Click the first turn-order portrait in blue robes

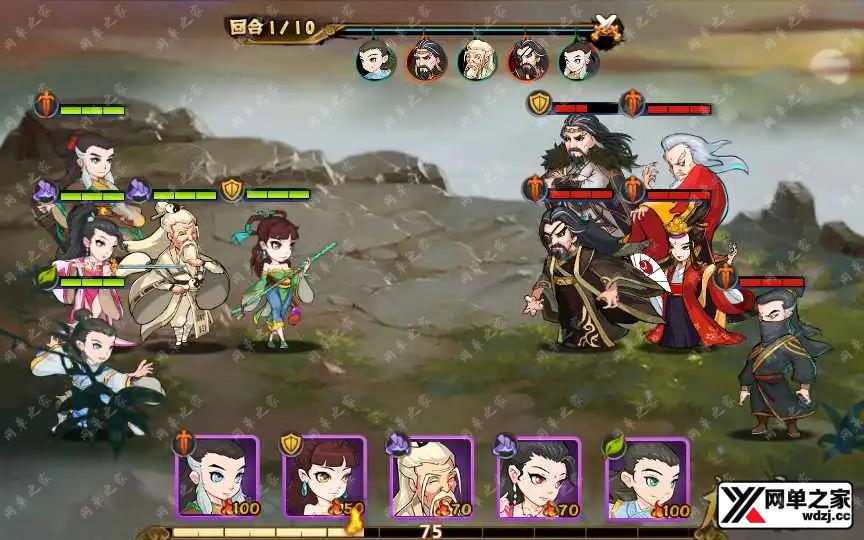point(375,60)
